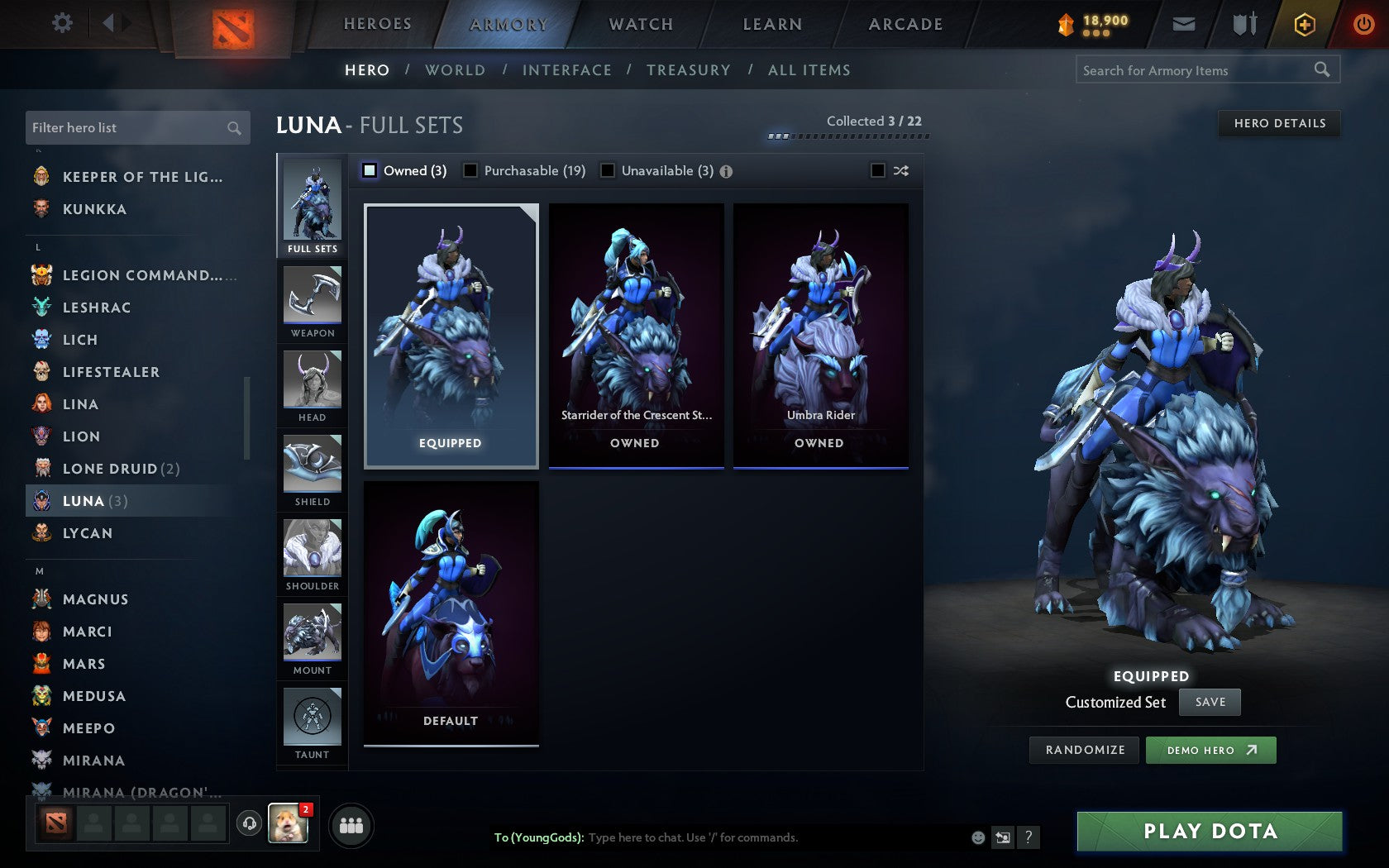Open the settings gear icon
1389x868 pixels.
click(60, 23)
